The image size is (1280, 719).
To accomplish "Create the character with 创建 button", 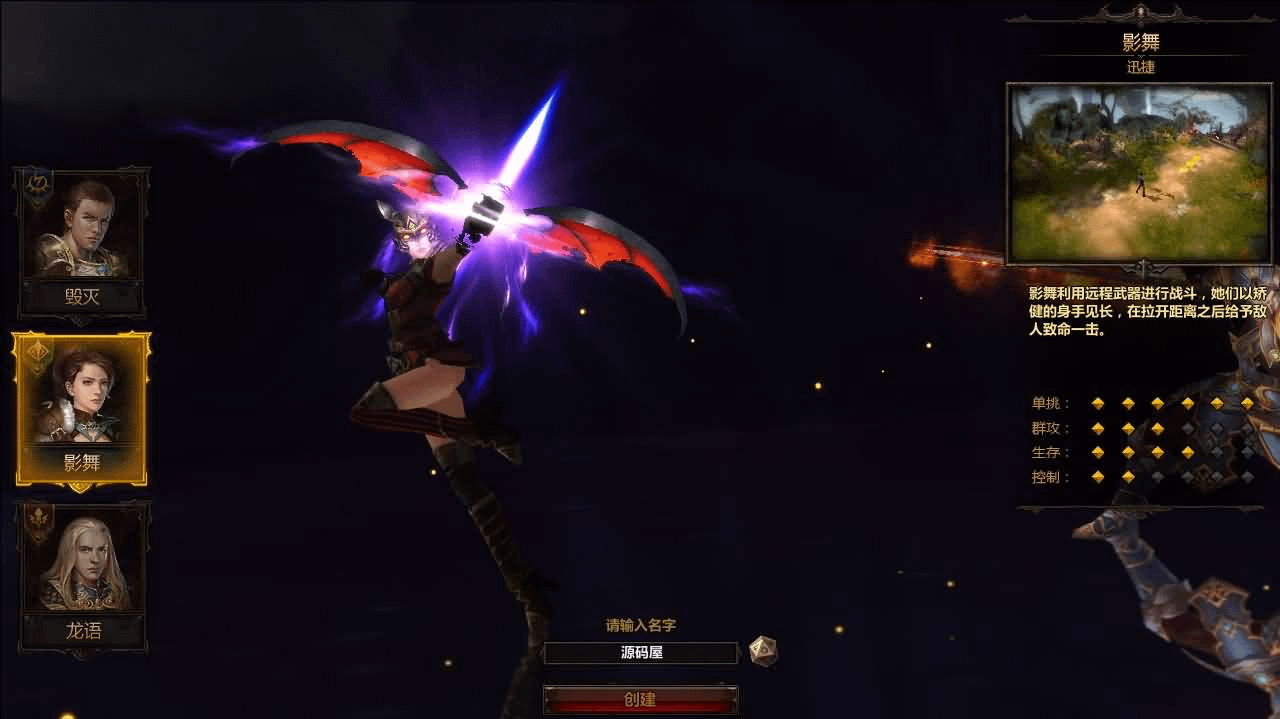I will pos(640,699).
